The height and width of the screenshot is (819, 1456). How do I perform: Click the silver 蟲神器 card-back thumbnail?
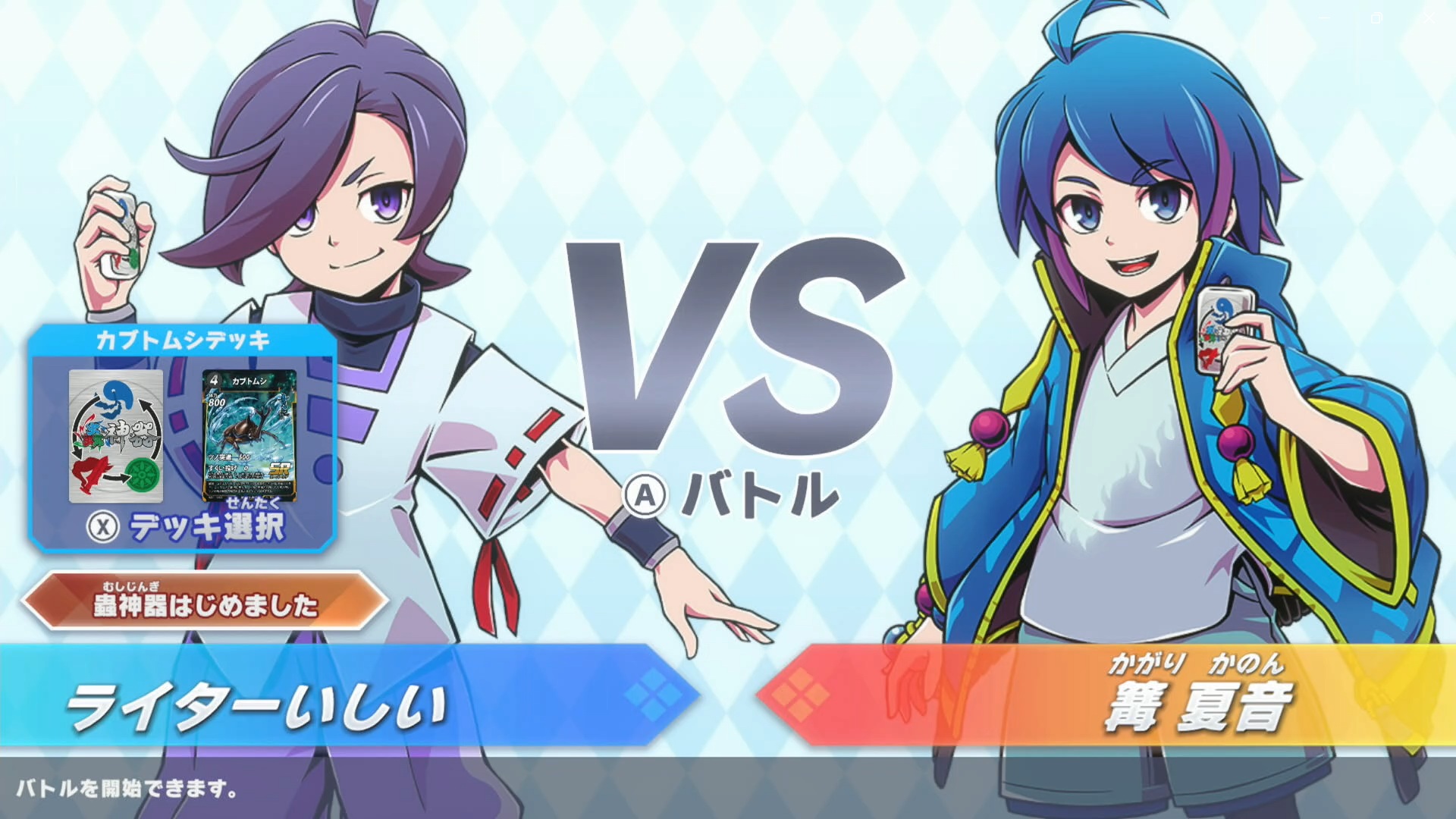(x=117, y=432)
